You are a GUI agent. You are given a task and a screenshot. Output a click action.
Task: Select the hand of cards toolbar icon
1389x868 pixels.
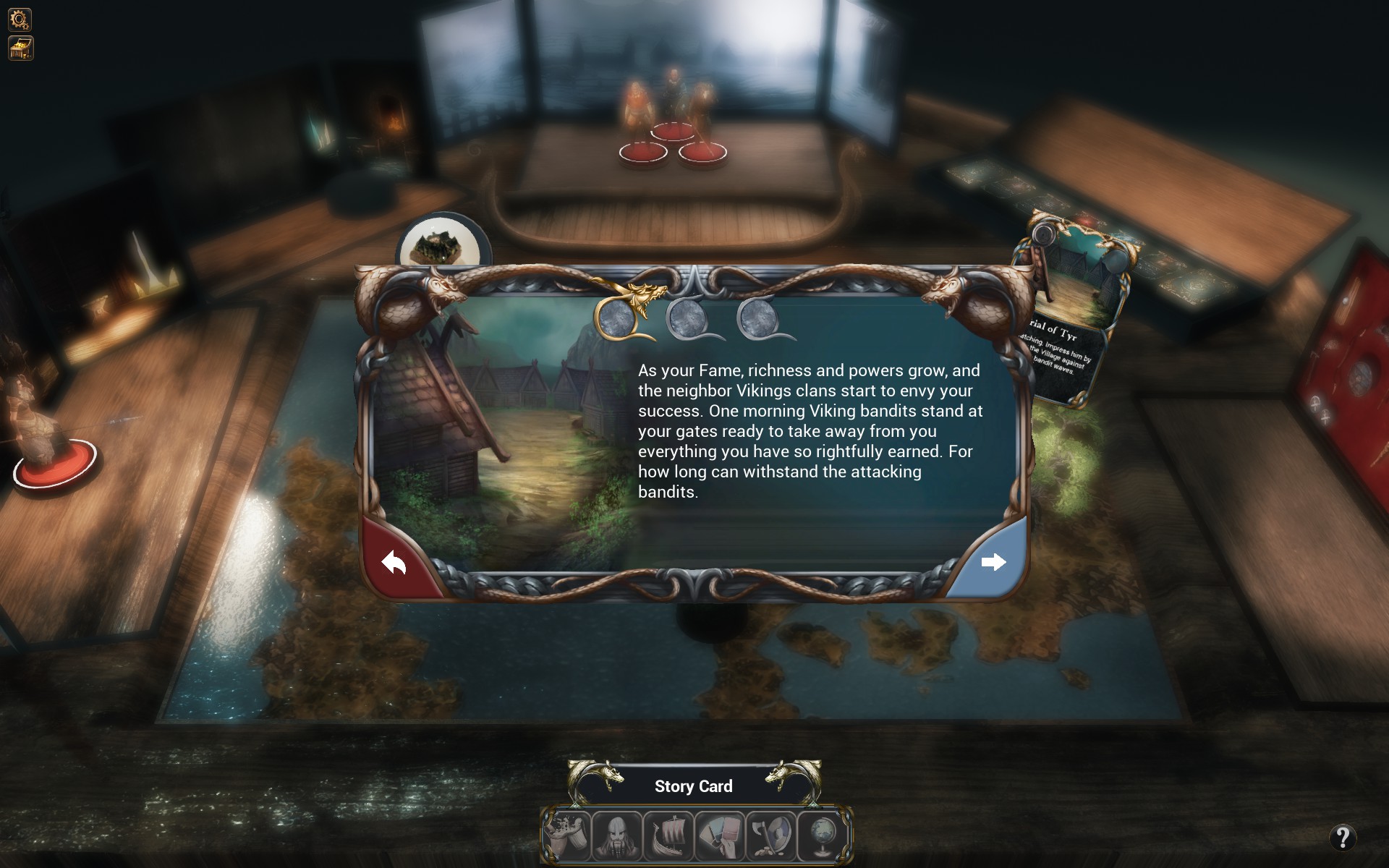click(720, 836)
